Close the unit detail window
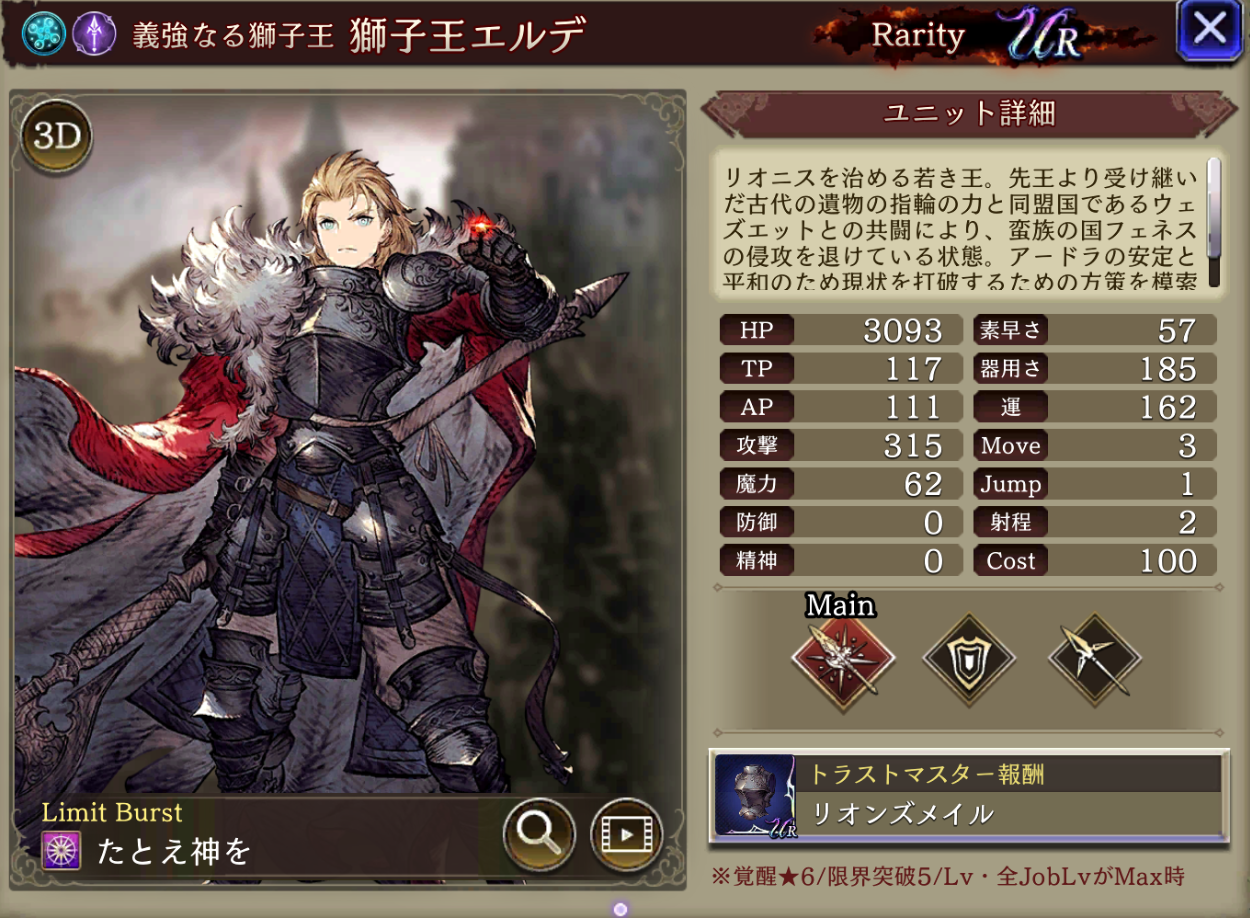 [x=1209, y=30]
